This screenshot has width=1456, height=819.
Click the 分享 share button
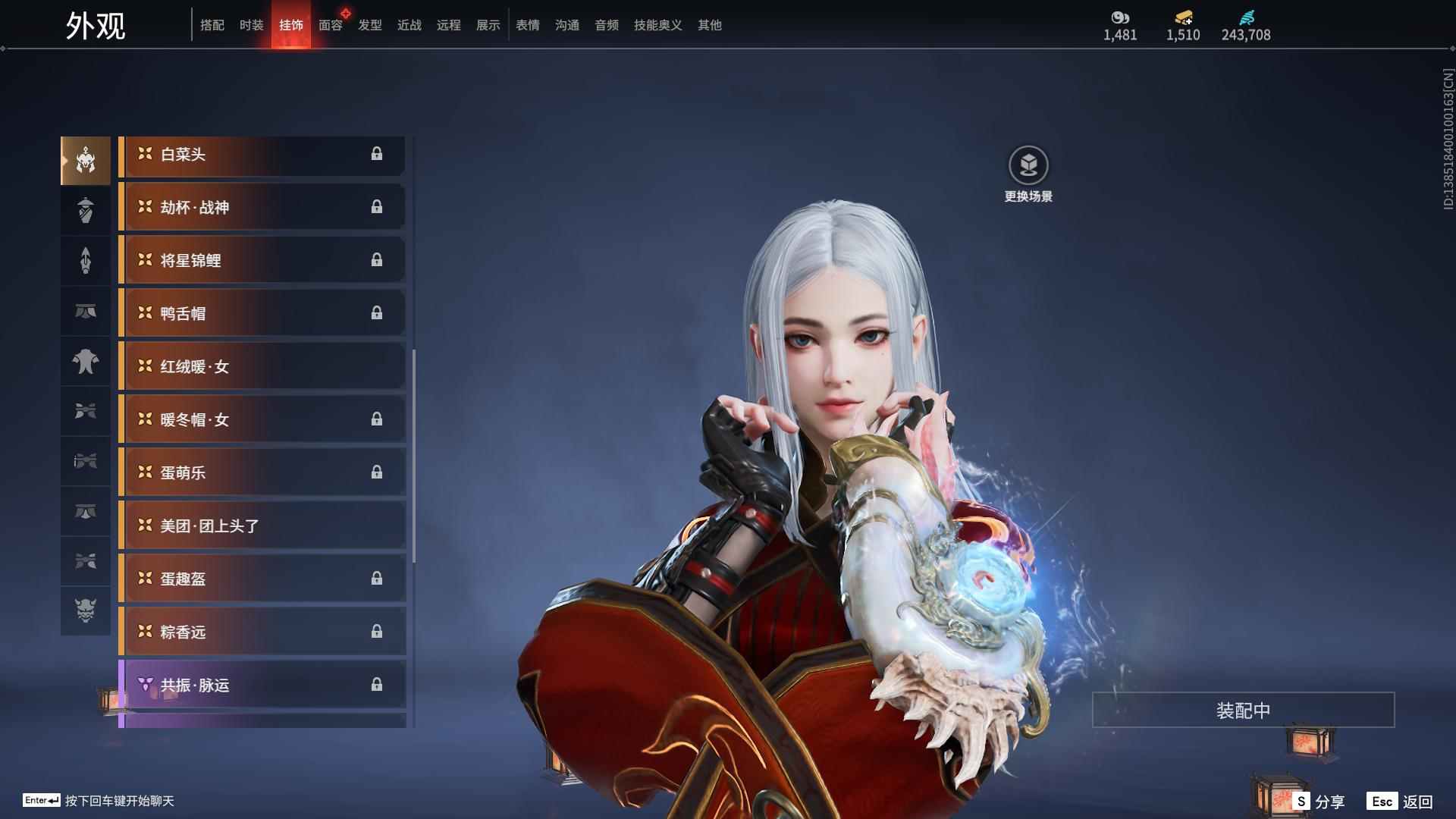(1319, 802)
